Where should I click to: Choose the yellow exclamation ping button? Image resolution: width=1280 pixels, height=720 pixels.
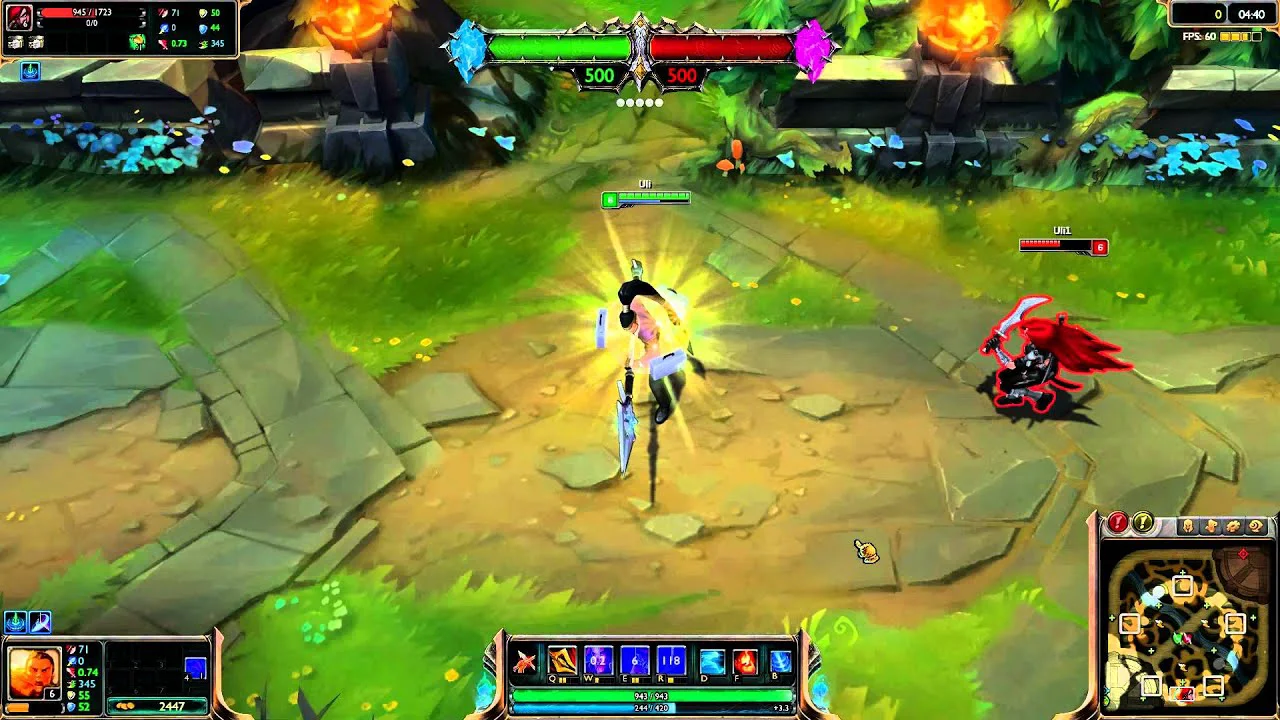[1142, 523]
